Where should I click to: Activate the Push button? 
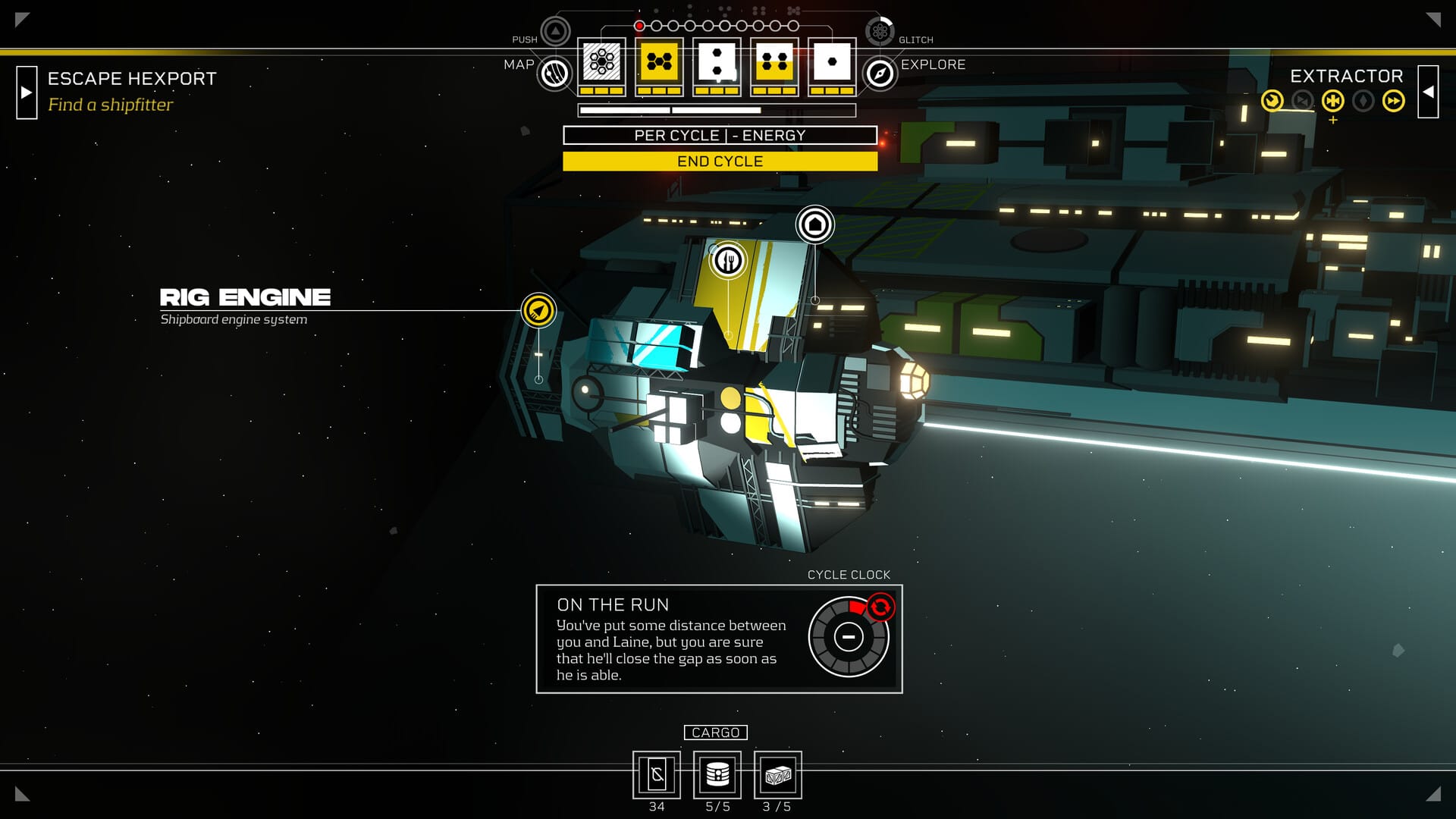pos(555,32)
